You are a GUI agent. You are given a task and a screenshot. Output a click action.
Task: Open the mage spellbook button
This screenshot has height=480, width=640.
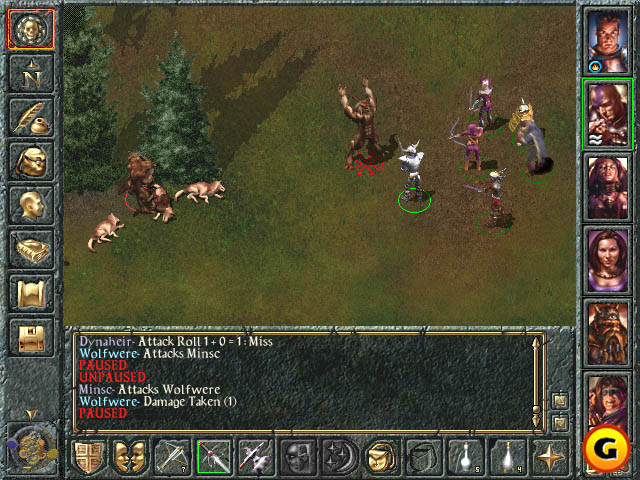(29, 249)
